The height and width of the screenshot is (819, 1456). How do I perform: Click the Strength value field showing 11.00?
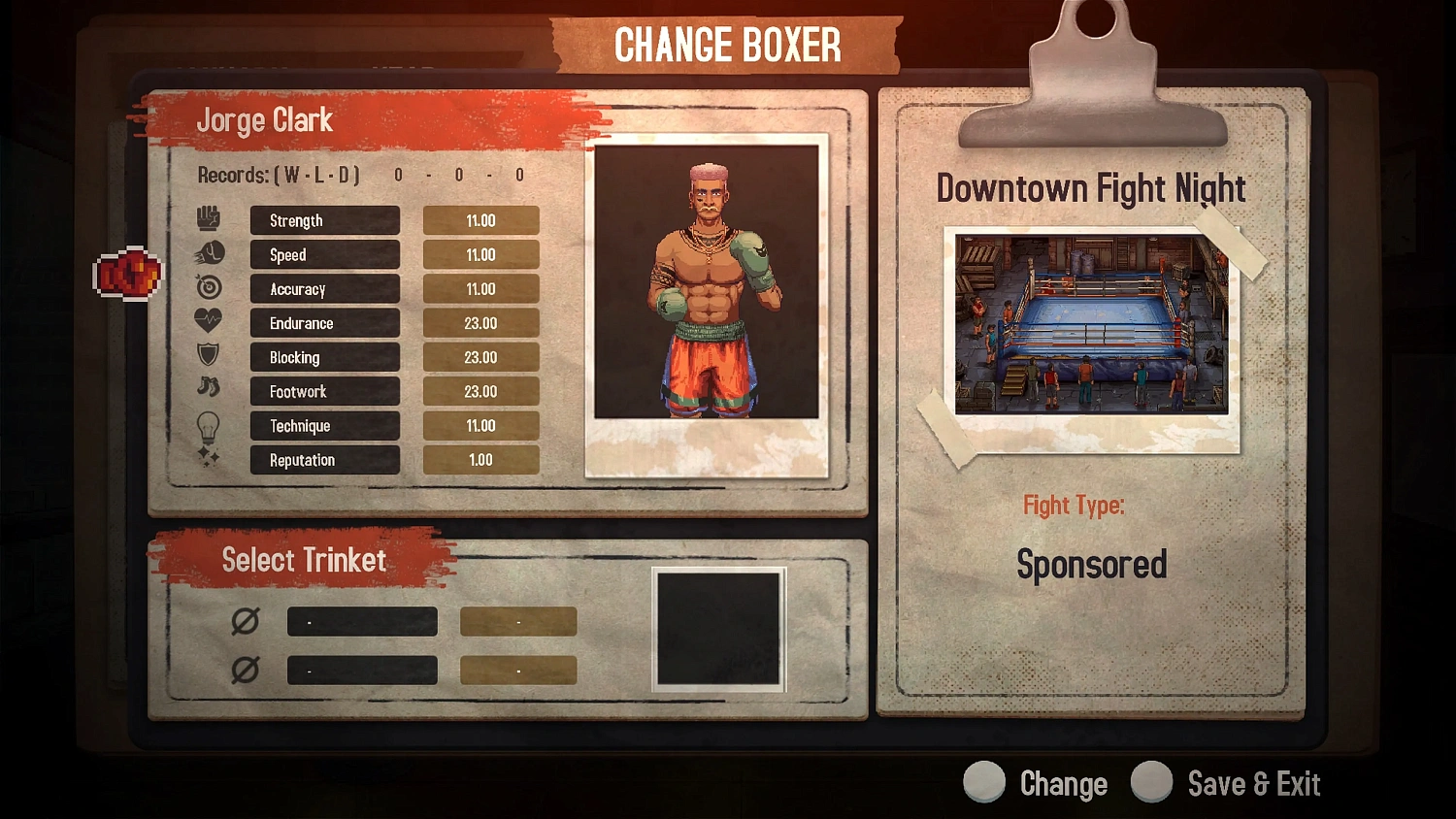[480, 219]
